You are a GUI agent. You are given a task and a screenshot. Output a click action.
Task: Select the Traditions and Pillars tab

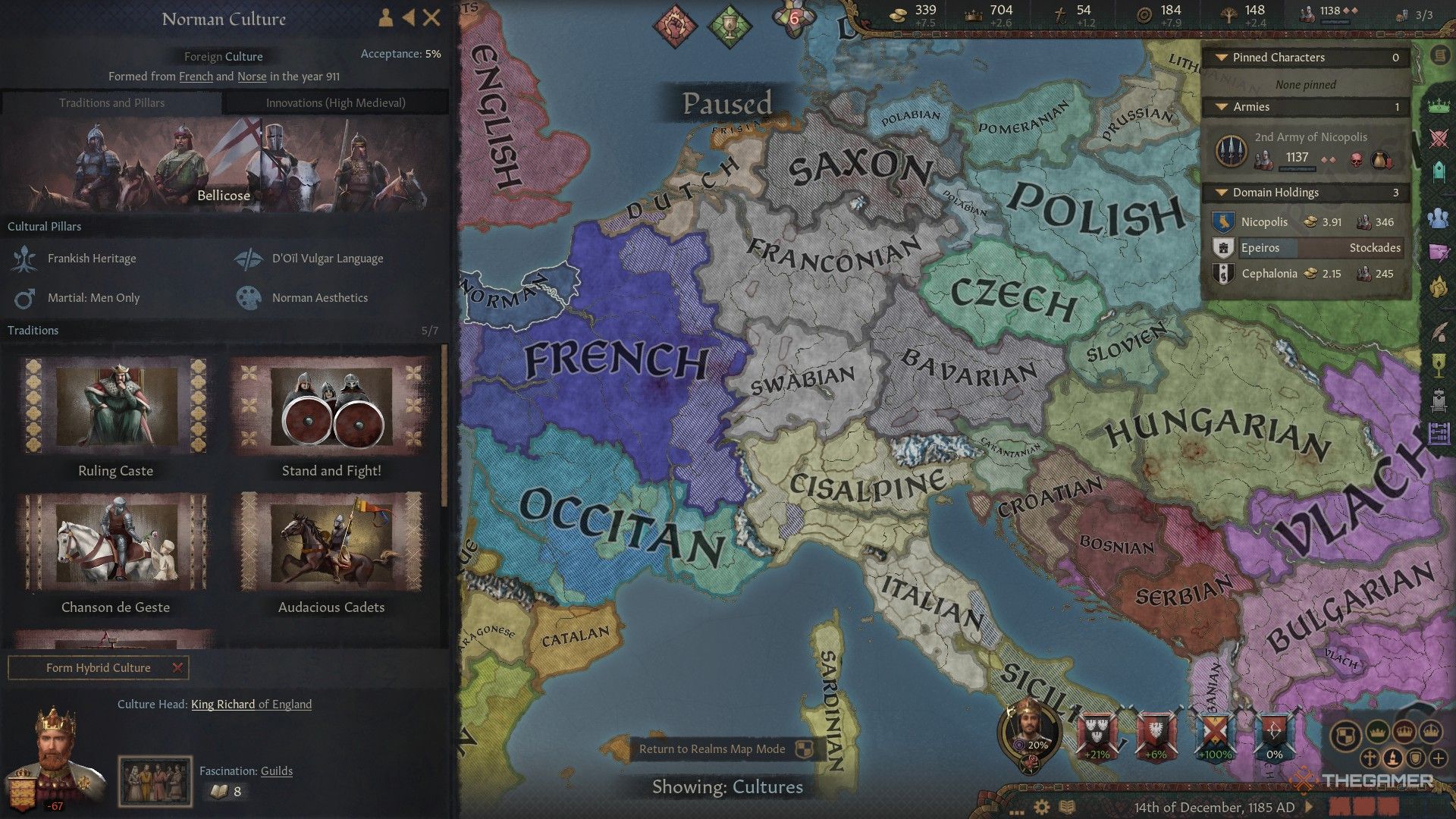click(112, 102)
